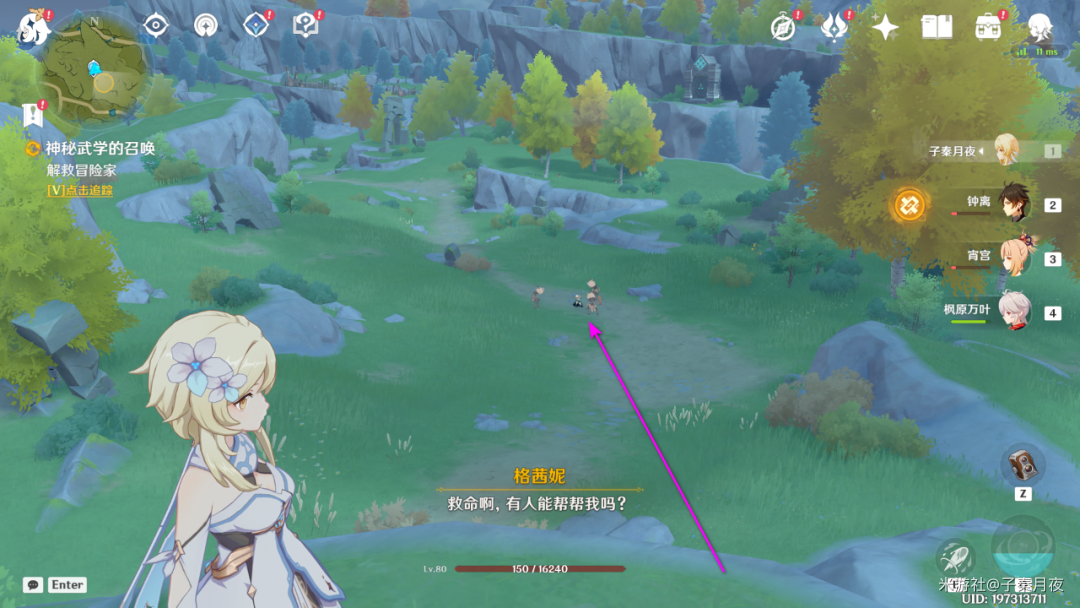Open the bookmark quest icon below the minimap
Image resolution: width=1080 pixels, height=608 pixels.
(34, 114)
